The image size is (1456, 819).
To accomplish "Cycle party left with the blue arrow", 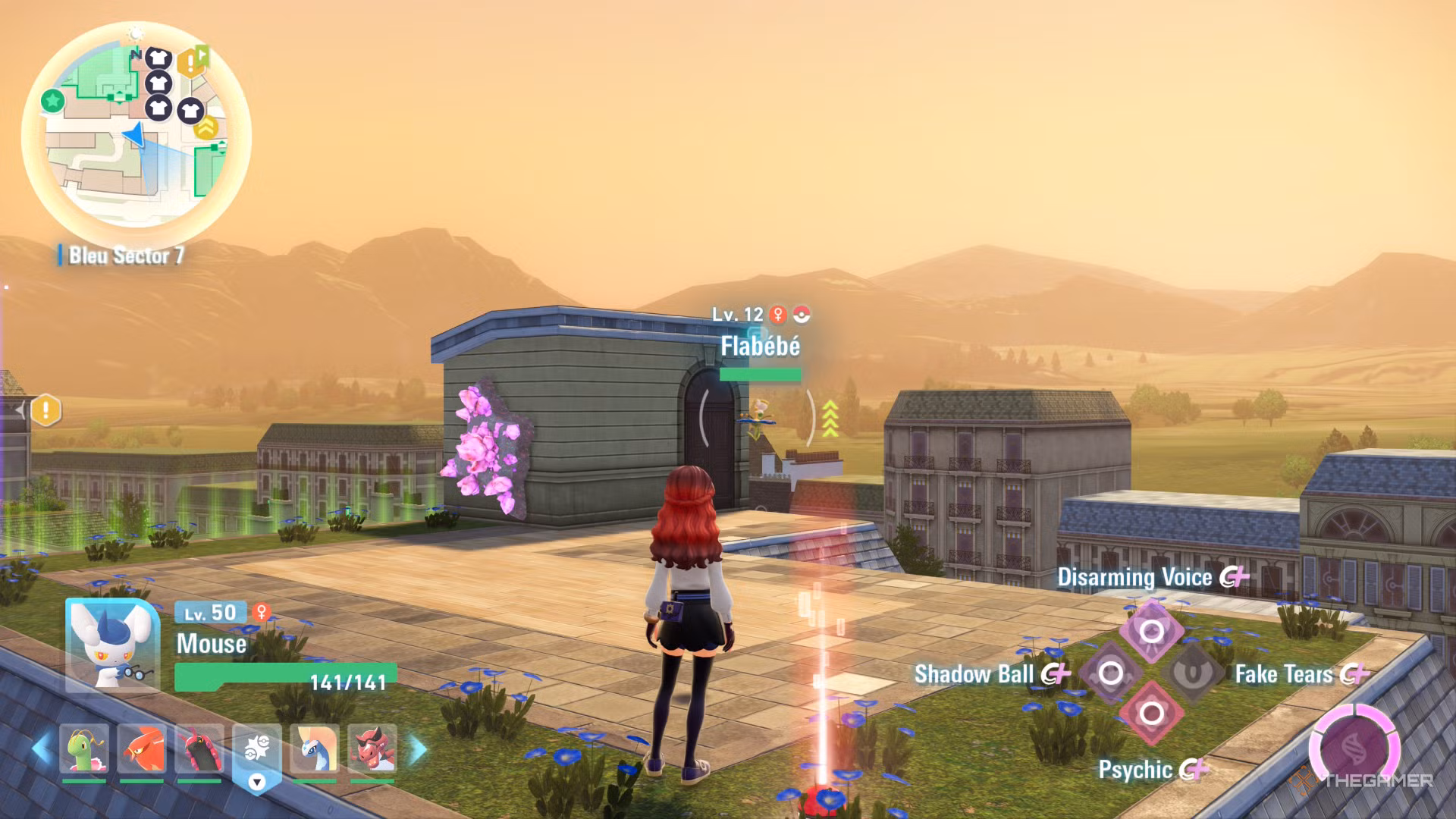I will pos(41,749).
